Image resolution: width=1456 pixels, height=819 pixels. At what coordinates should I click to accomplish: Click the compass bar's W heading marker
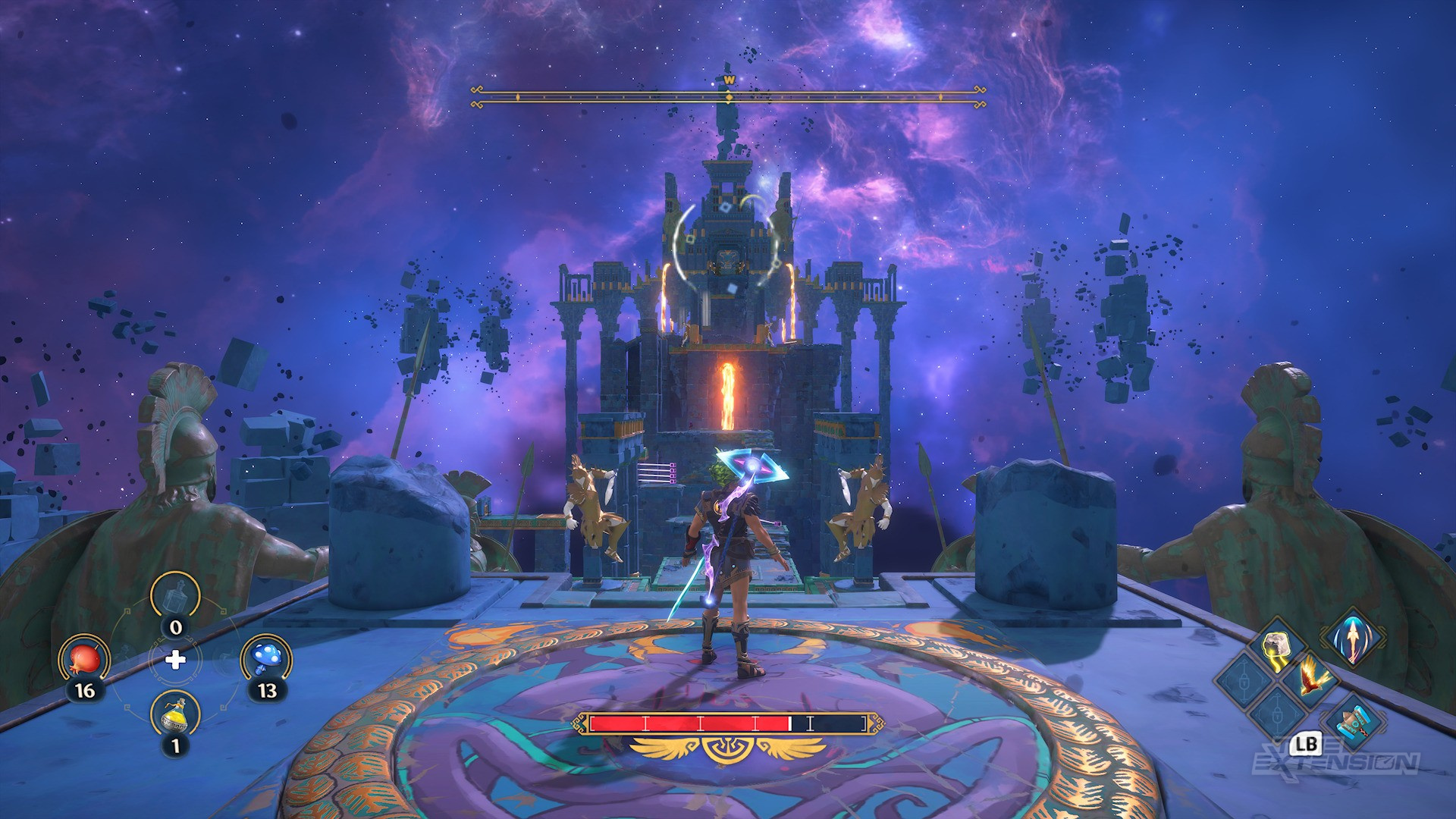[729, 79]
